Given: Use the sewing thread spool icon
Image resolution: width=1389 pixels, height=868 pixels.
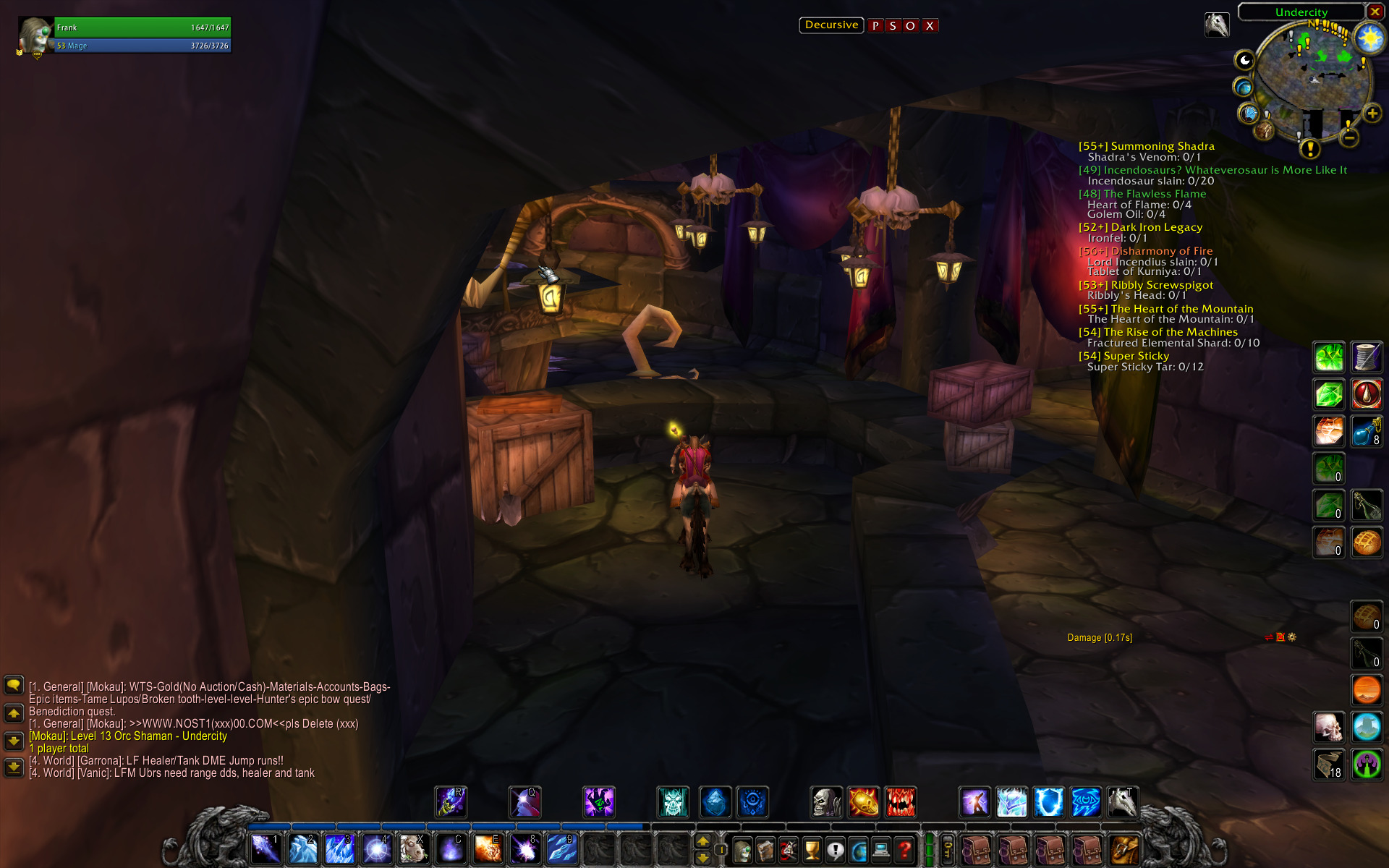Looking at the screenshot, I should (x=1366, y=357).
